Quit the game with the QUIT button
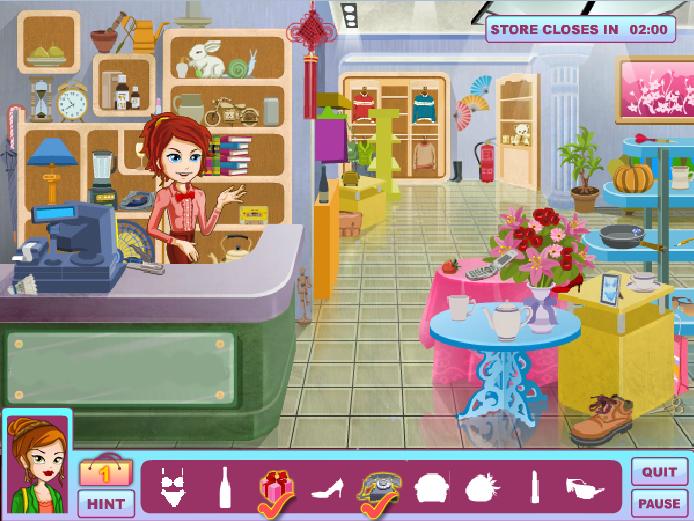Viewport: 694px width, 521px height. click(659, 472)
